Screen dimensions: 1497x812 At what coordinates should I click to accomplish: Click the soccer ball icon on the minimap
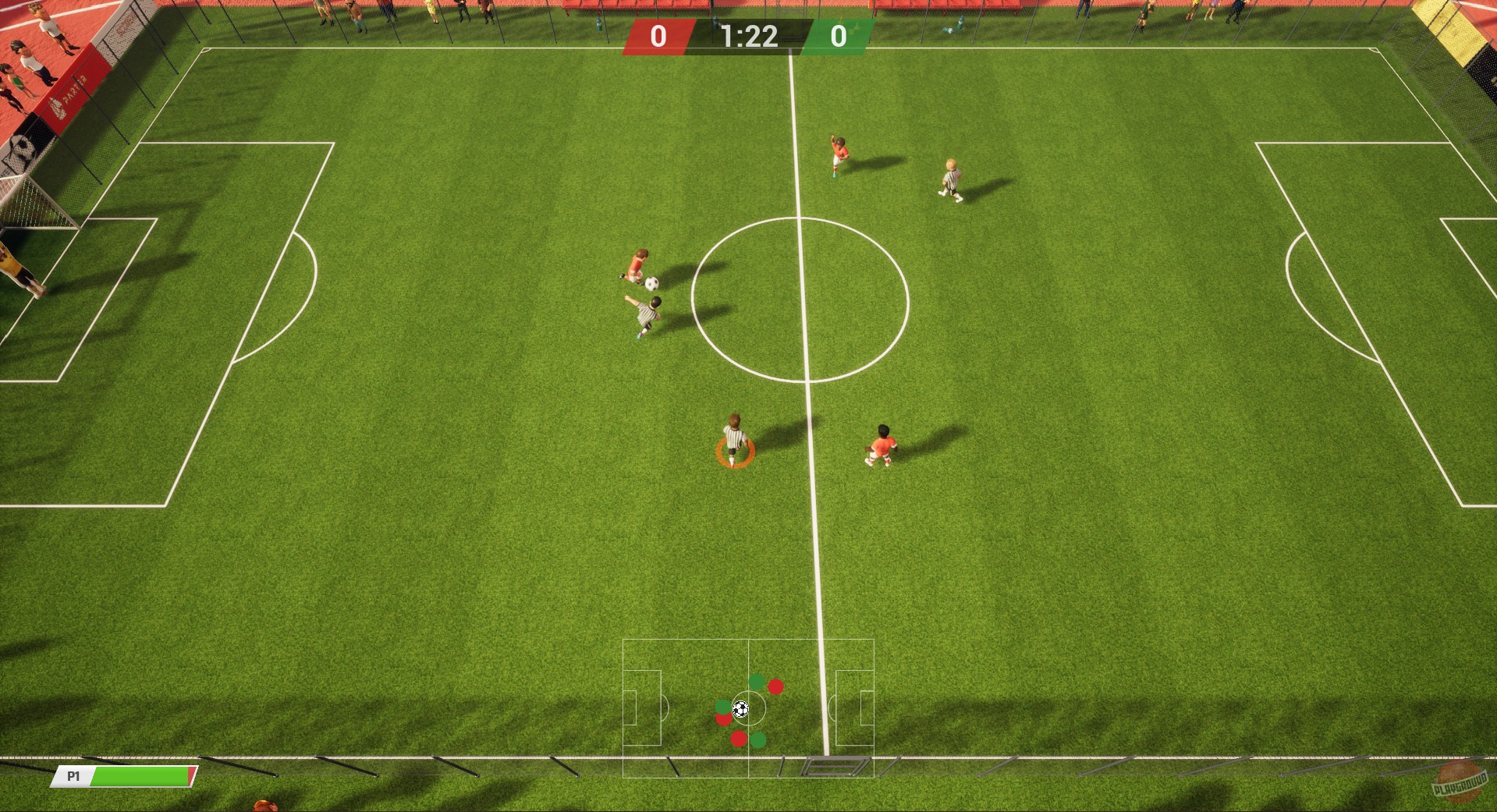(740, 709)
